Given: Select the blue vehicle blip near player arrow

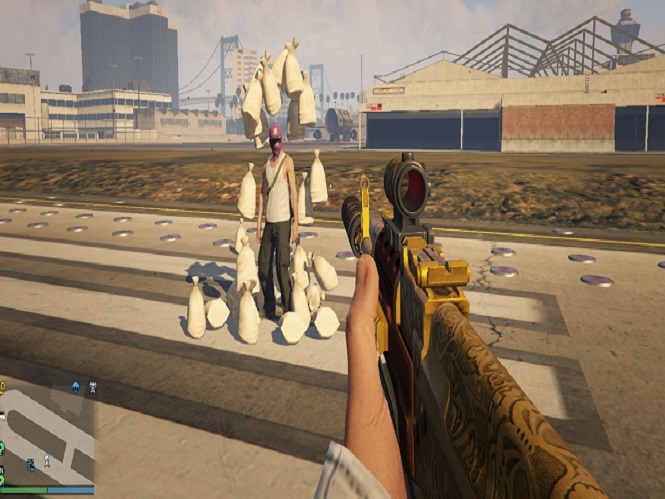Looking at the screenshot, I should point(30,464).
